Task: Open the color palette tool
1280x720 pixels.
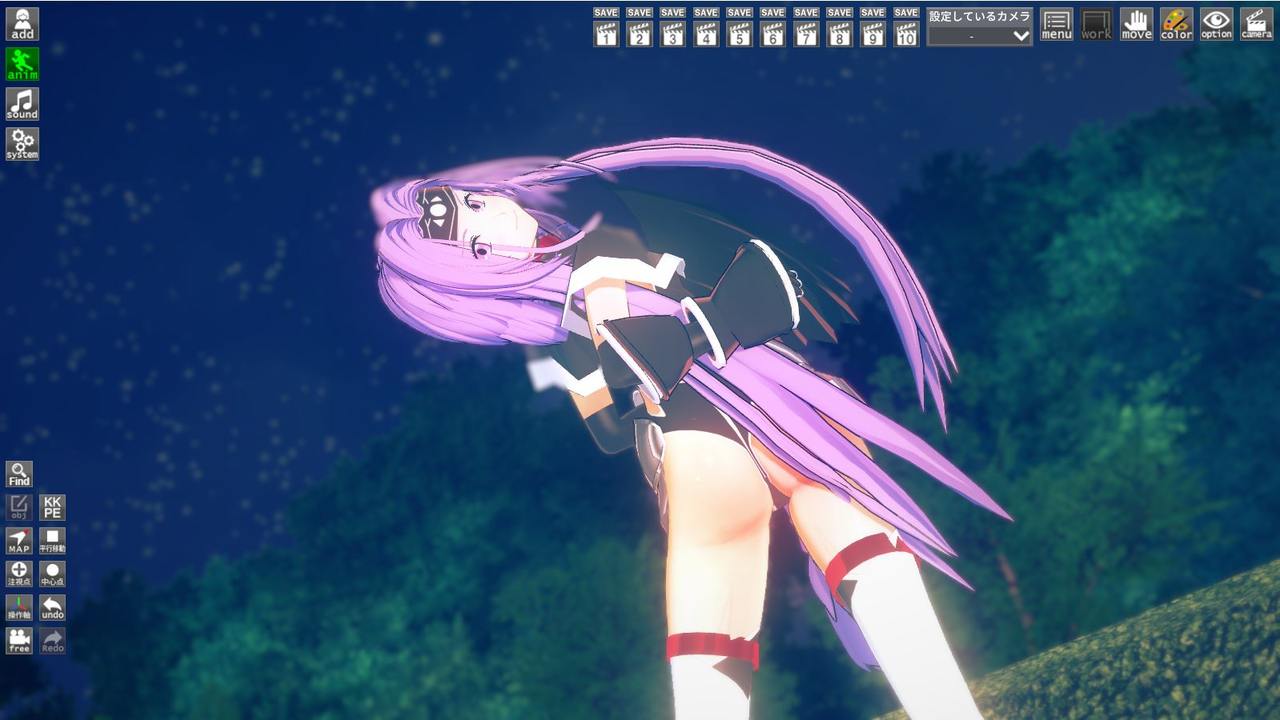Action: click(x=1176, y=24)
